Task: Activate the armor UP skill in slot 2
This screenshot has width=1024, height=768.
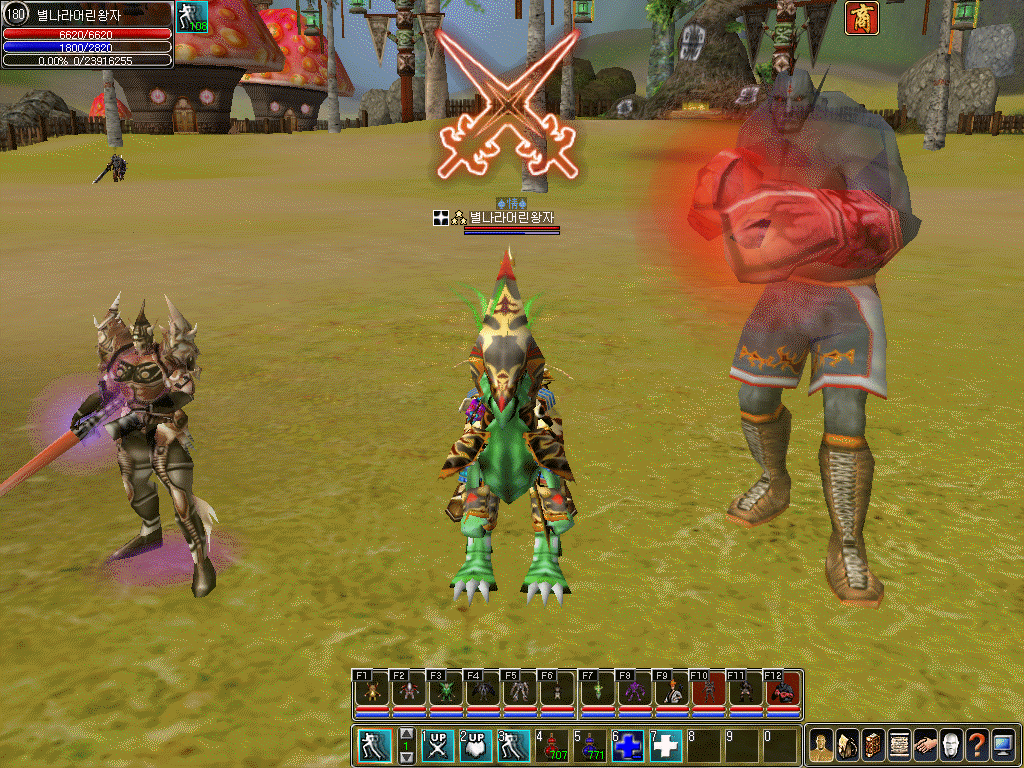Action: coord(475,746)
